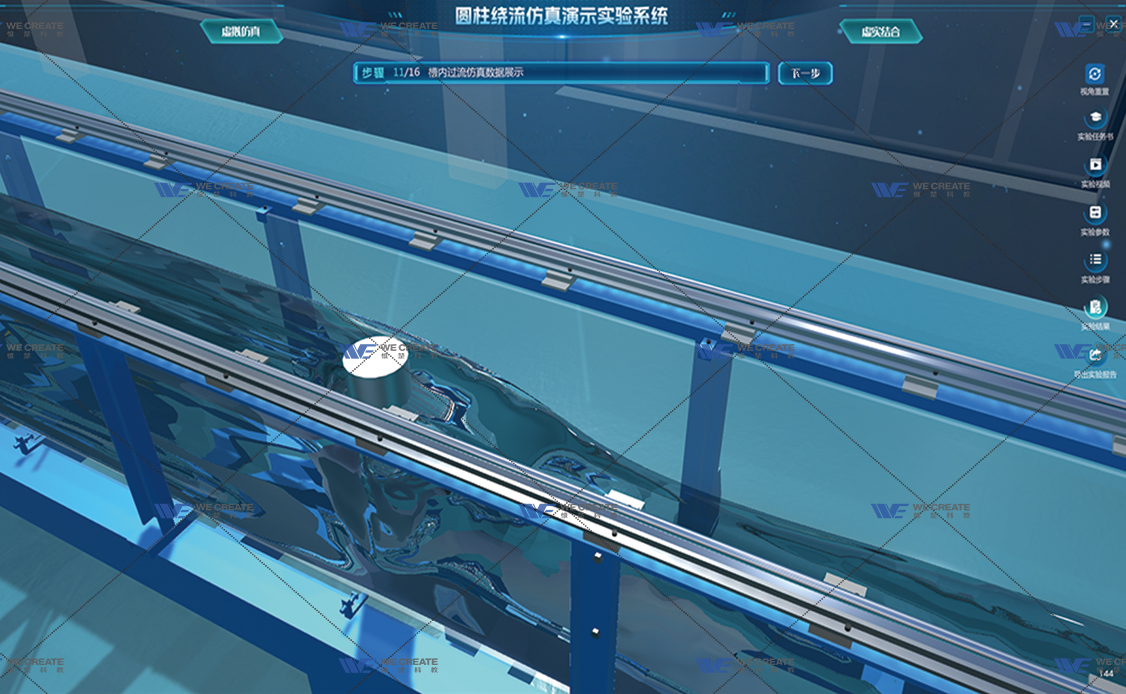
Task: Show the 实验步骤 step list
Action: [1095, 261]
